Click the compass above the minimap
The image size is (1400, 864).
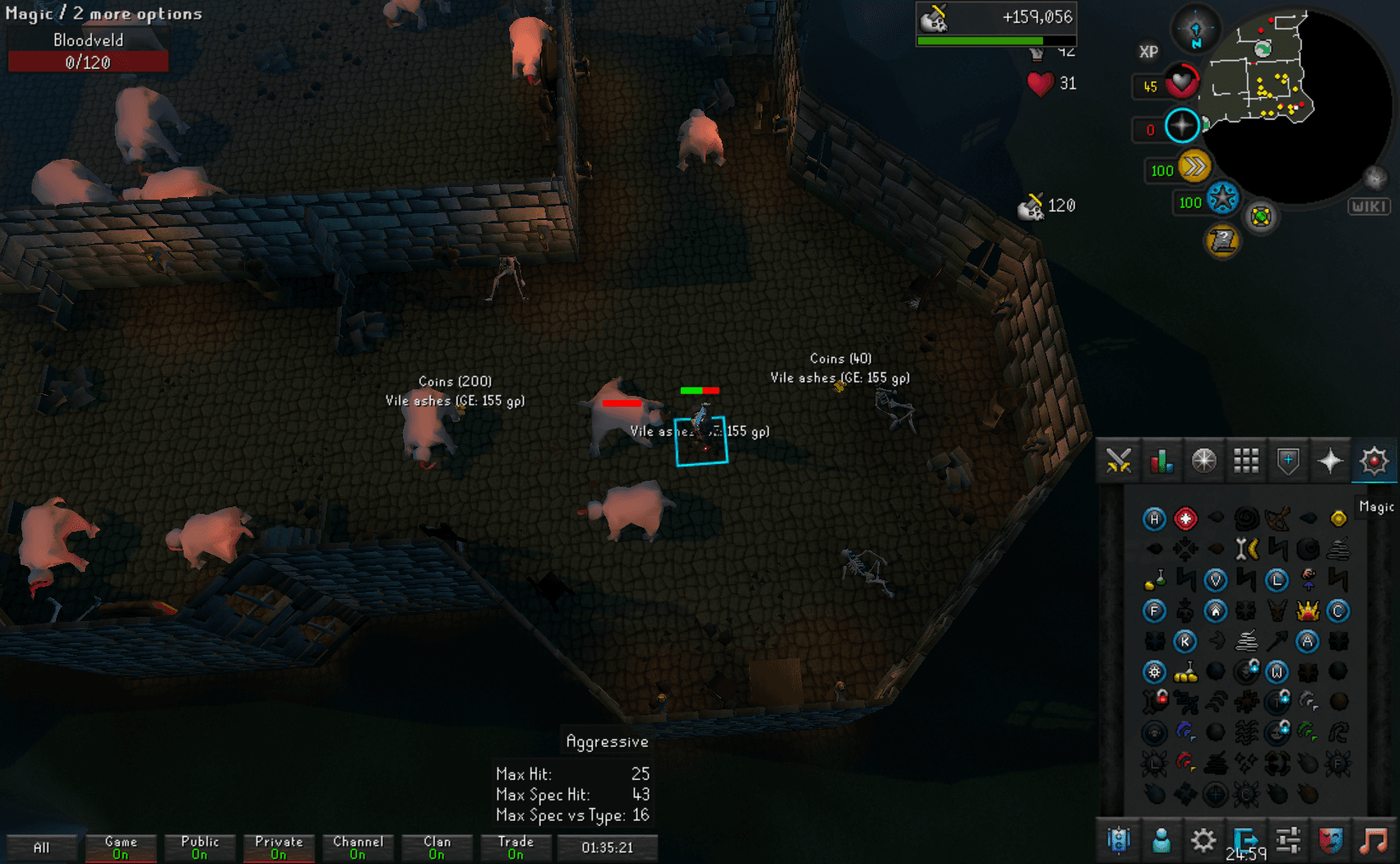tap(1195, 28)
